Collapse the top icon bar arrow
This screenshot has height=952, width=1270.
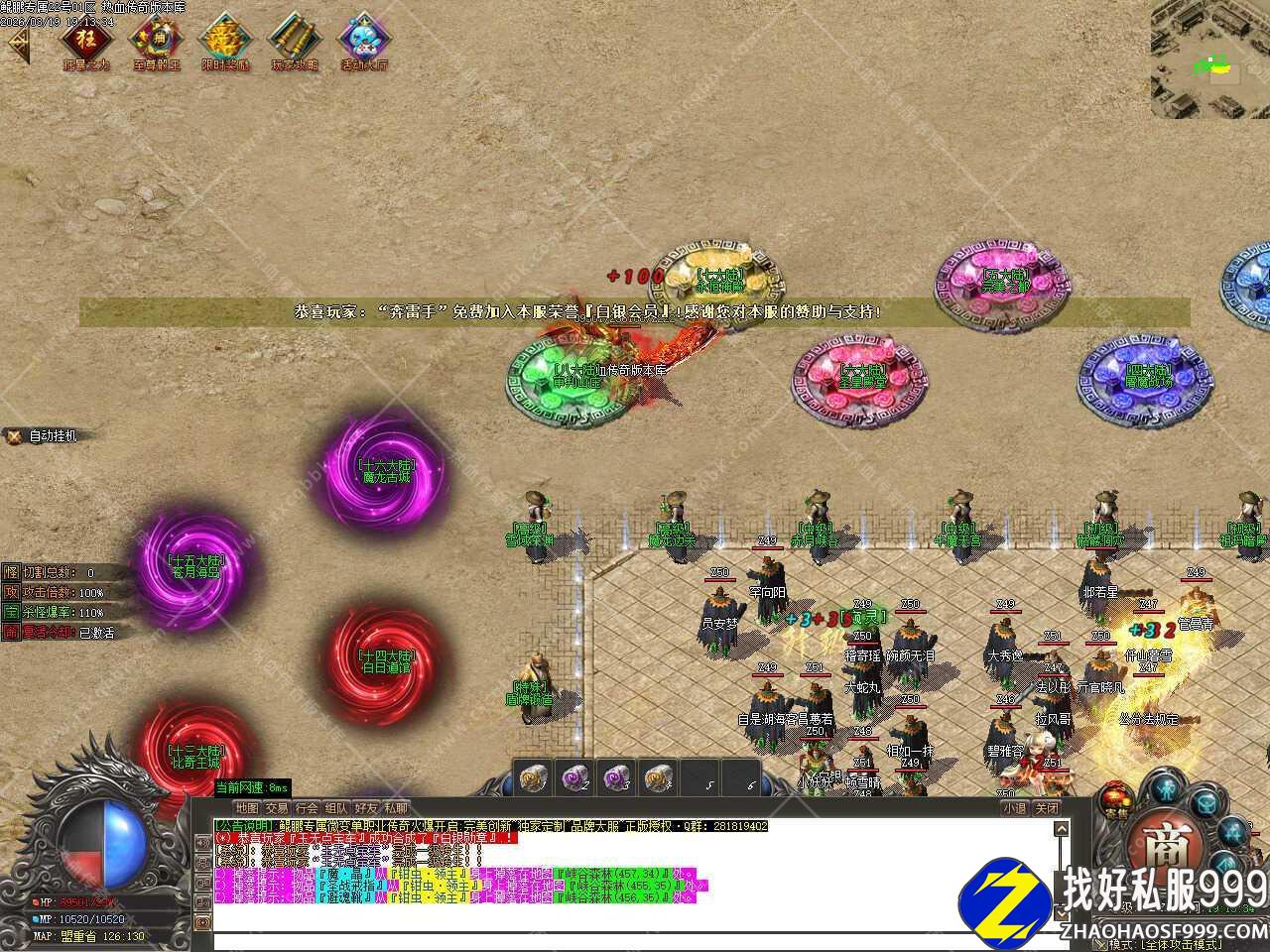pos(18,45)
